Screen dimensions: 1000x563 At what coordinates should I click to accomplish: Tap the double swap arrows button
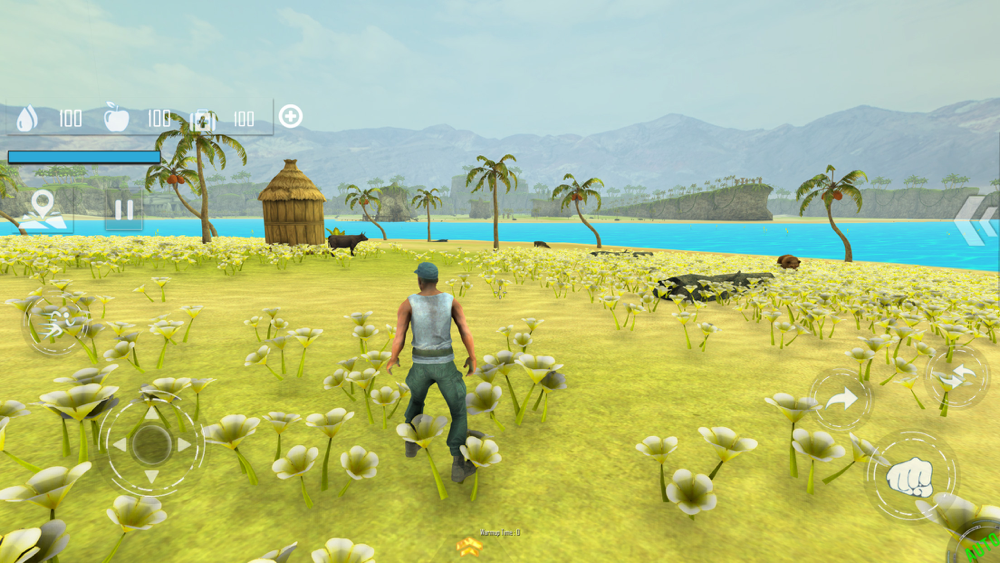point(956,377)
